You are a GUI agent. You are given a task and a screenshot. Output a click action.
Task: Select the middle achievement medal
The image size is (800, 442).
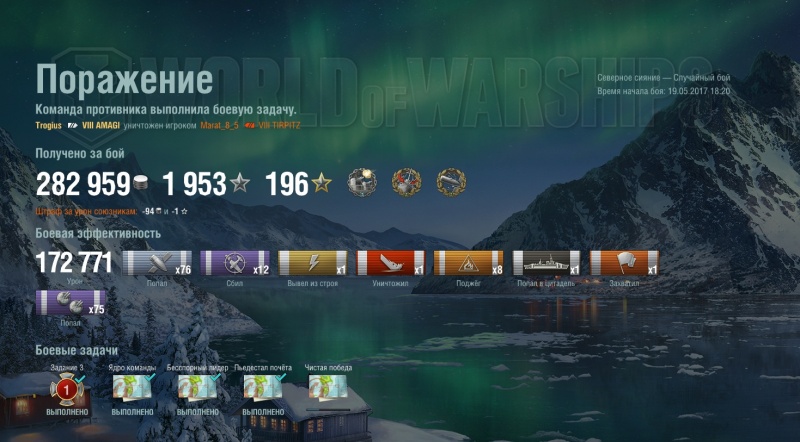[x=405, y=184]
